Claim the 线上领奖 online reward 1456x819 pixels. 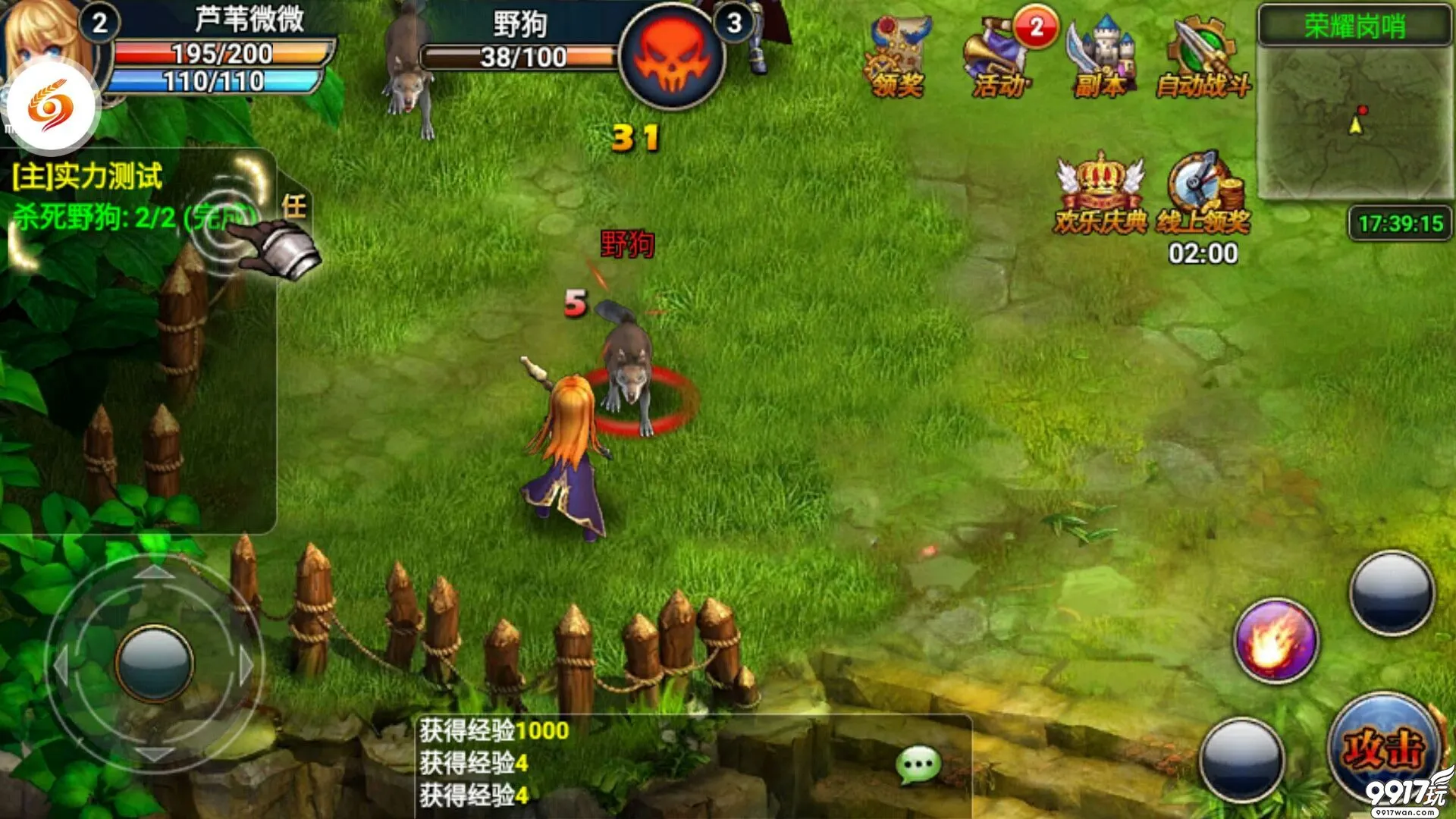coord(1203,193)
